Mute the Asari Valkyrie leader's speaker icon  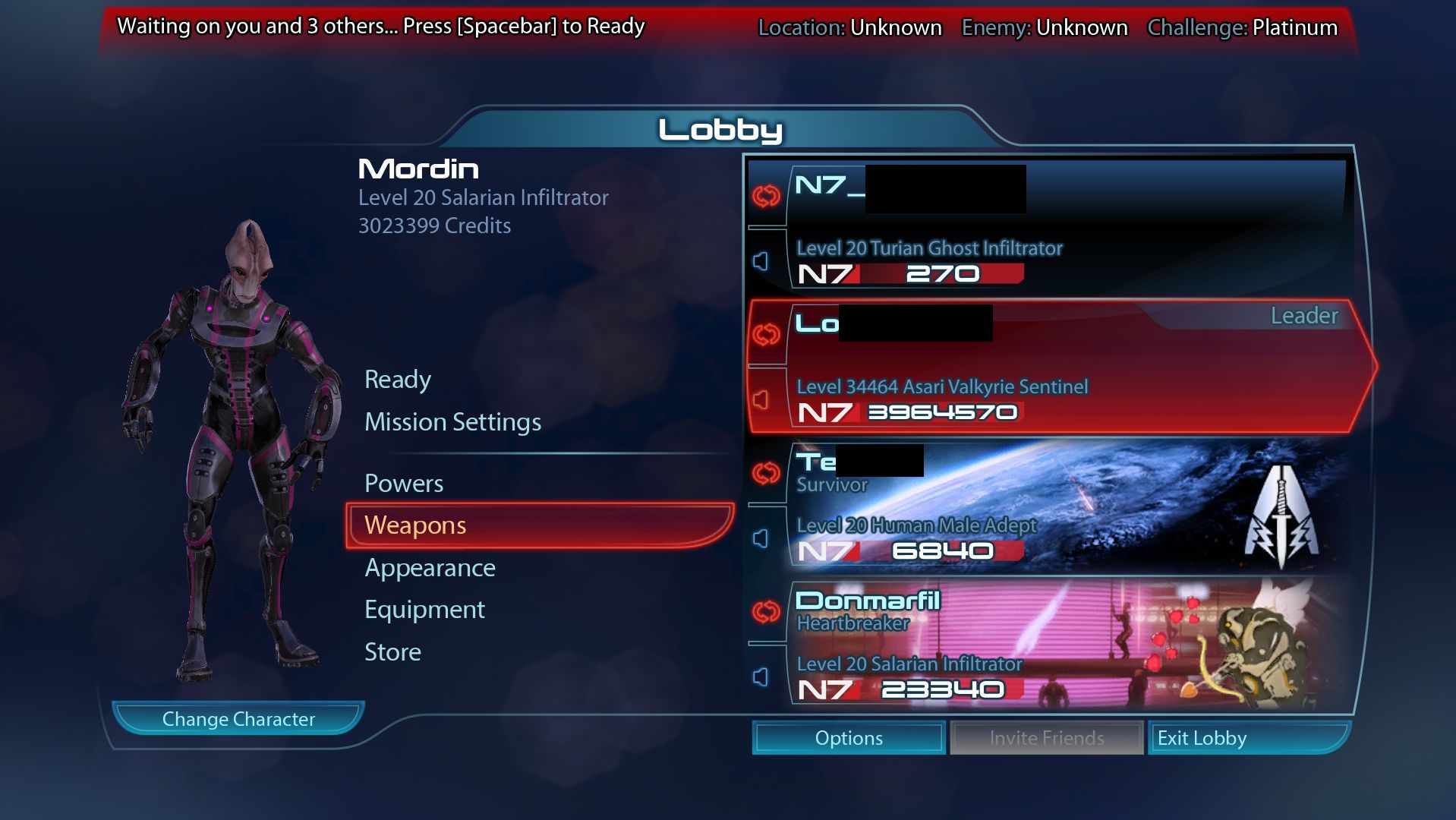(x=761, y=400)
